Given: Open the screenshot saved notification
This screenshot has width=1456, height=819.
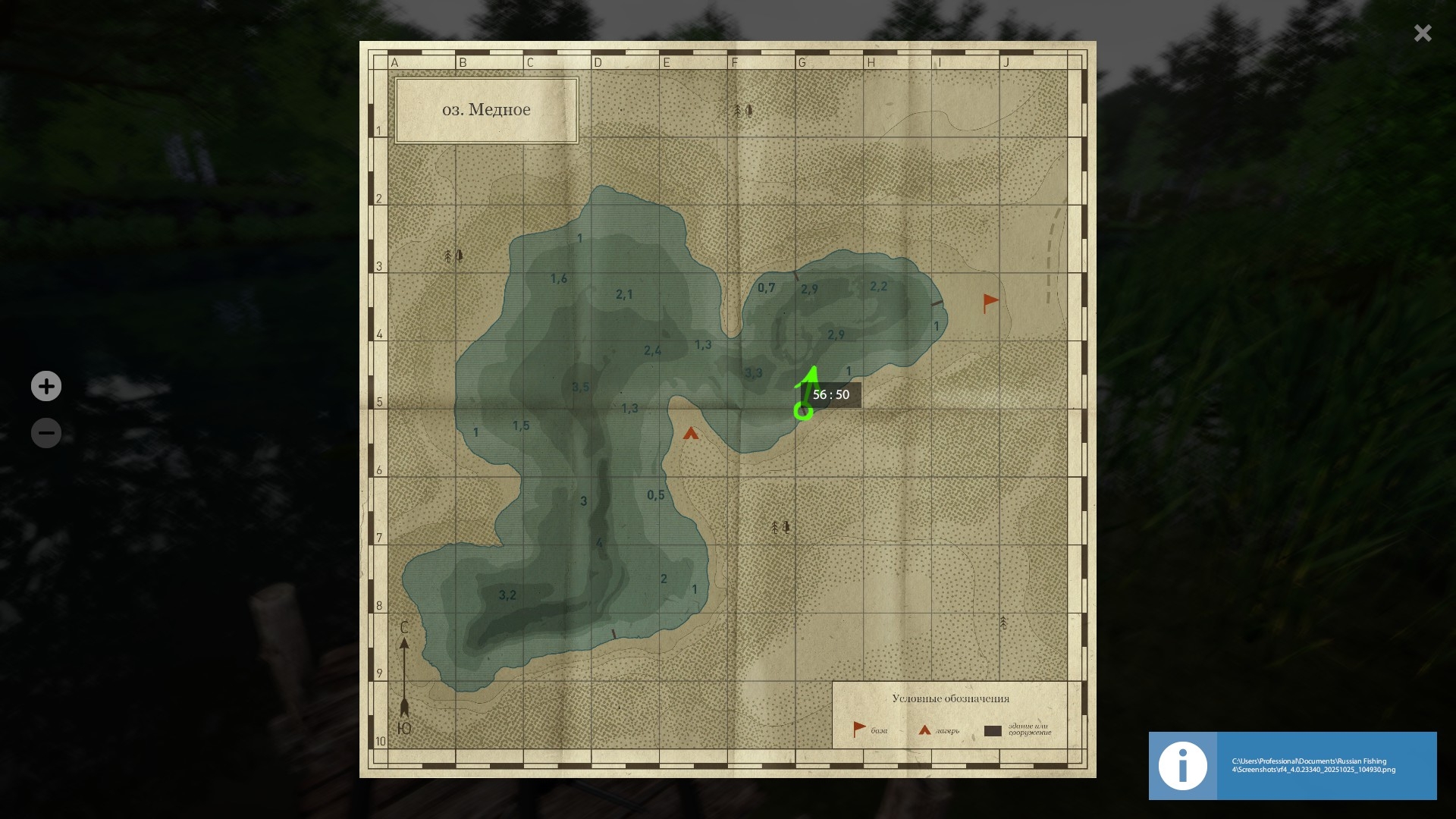Looking at the screenshot, I should (x=1292, y=765).
